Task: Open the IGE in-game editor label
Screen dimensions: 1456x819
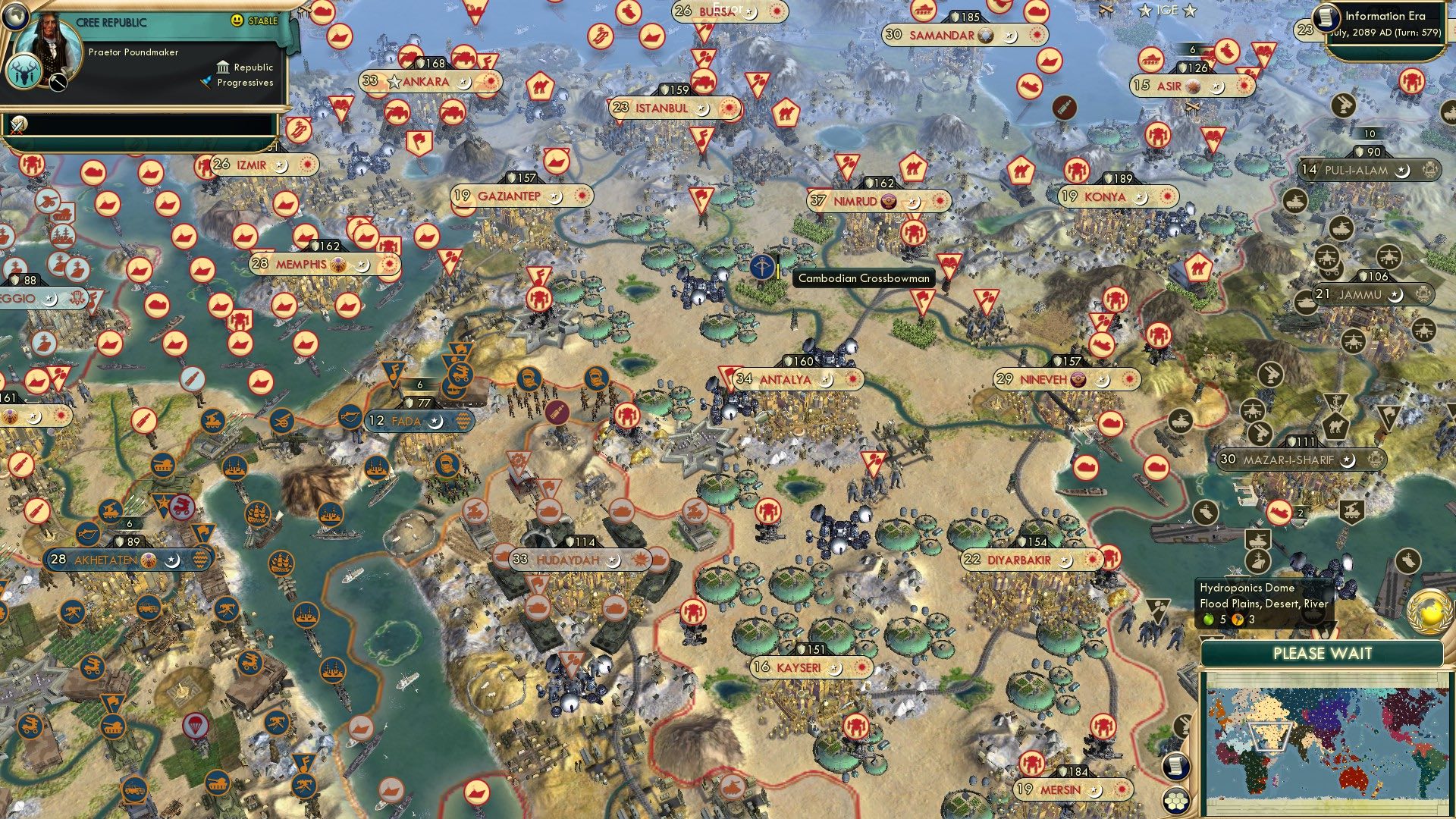Action: click(1166, 11)
